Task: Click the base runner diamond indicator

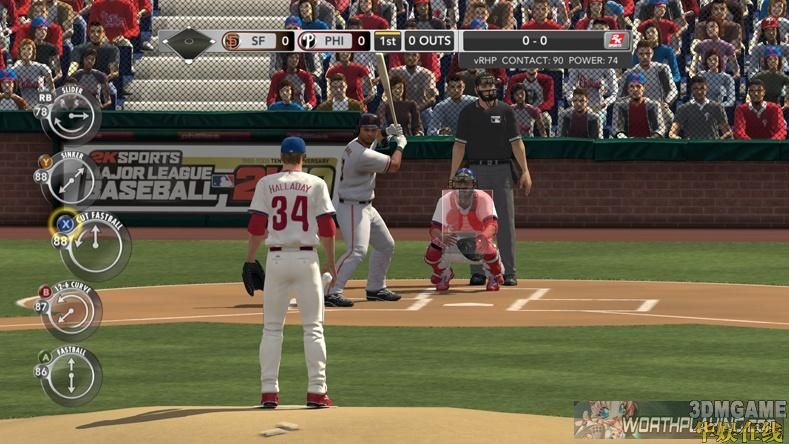Action: click(189, 42)
